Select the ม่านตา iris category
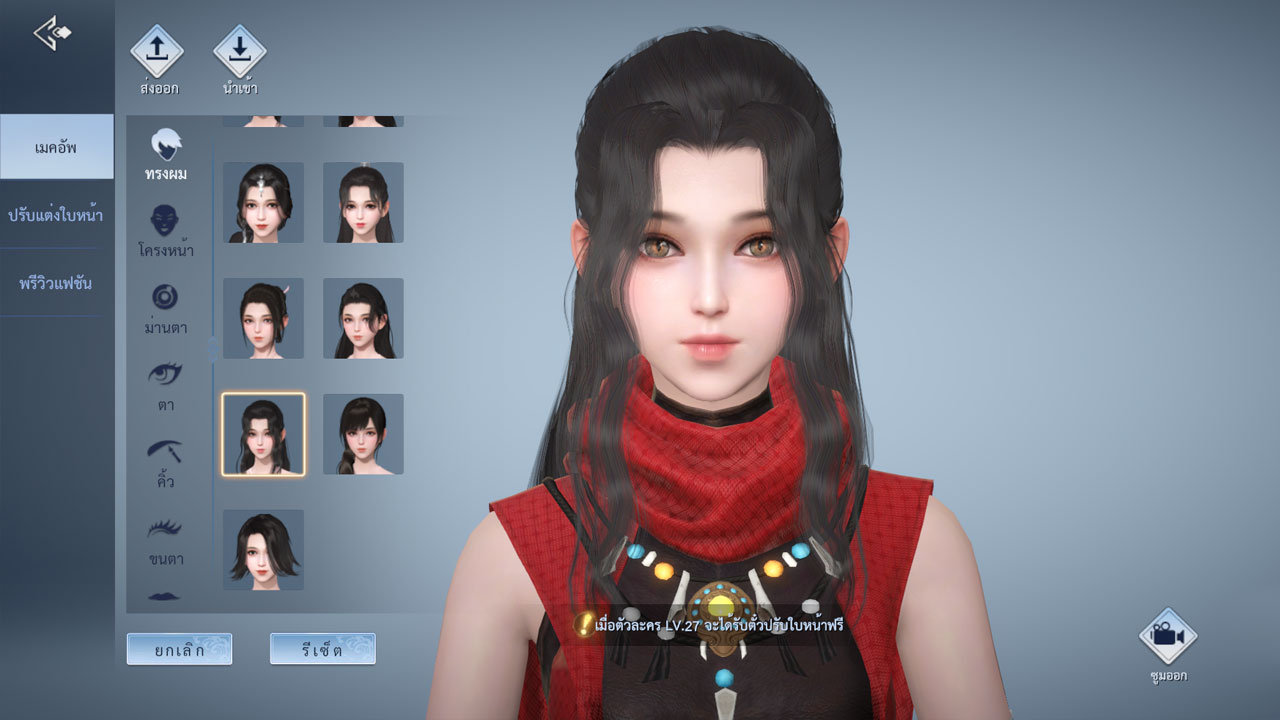Screen dimensions: 1280x720 pyautogui.click(x=166, y=308)
